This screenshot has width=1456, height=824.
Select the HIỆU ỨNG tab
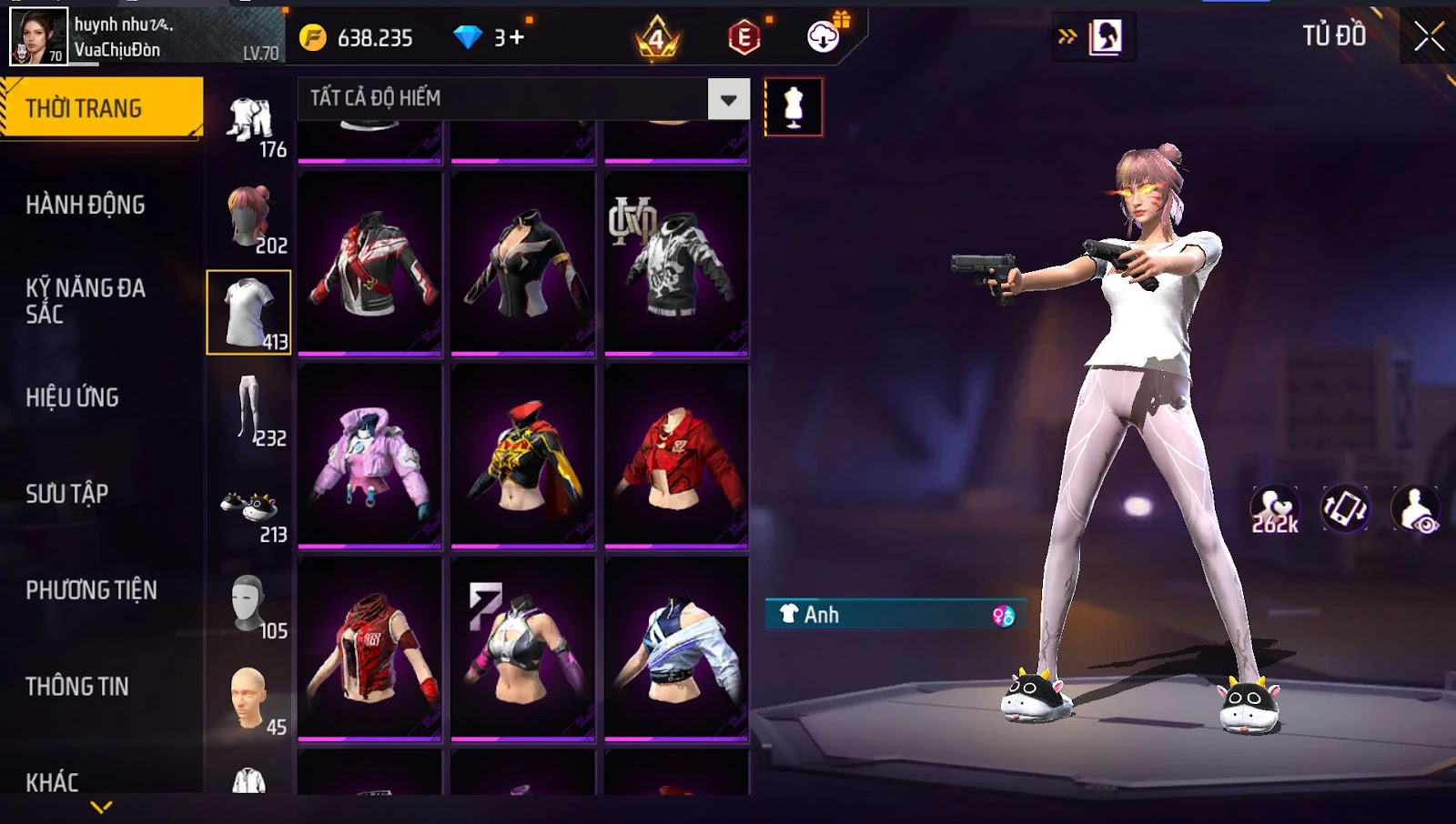[73, 397]
